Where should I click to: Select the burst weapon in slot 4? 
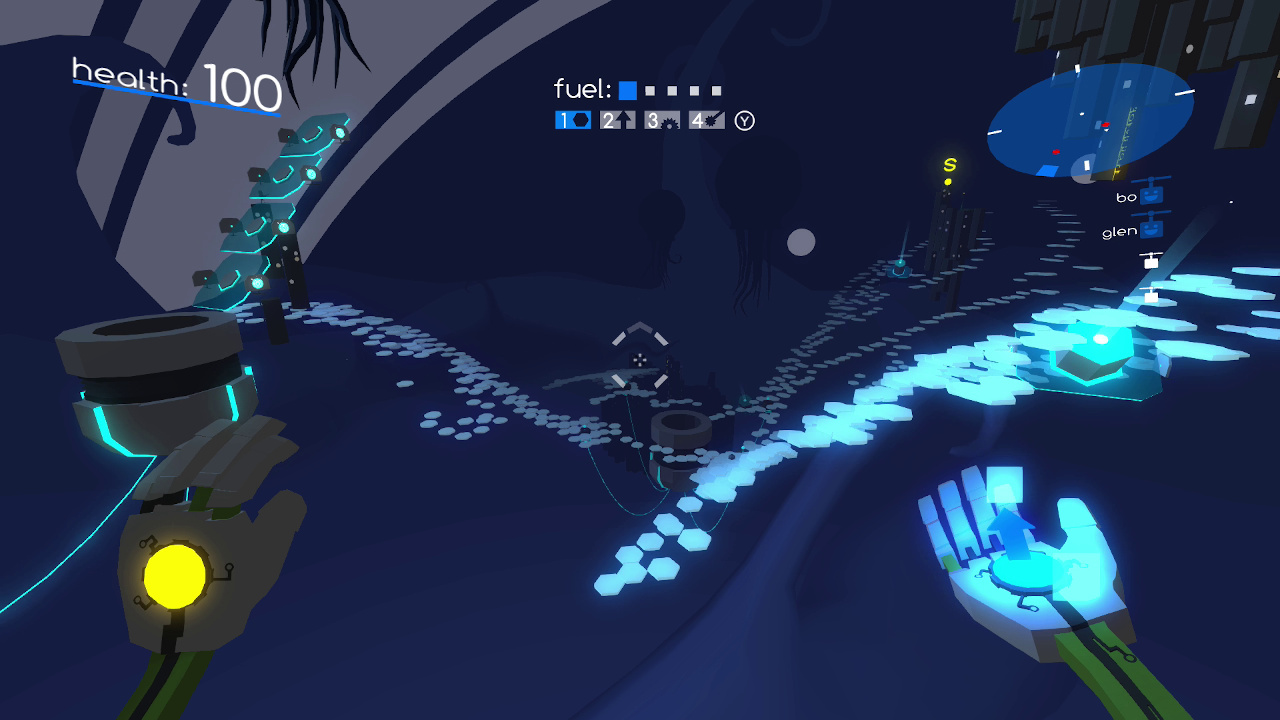[706, 120]
